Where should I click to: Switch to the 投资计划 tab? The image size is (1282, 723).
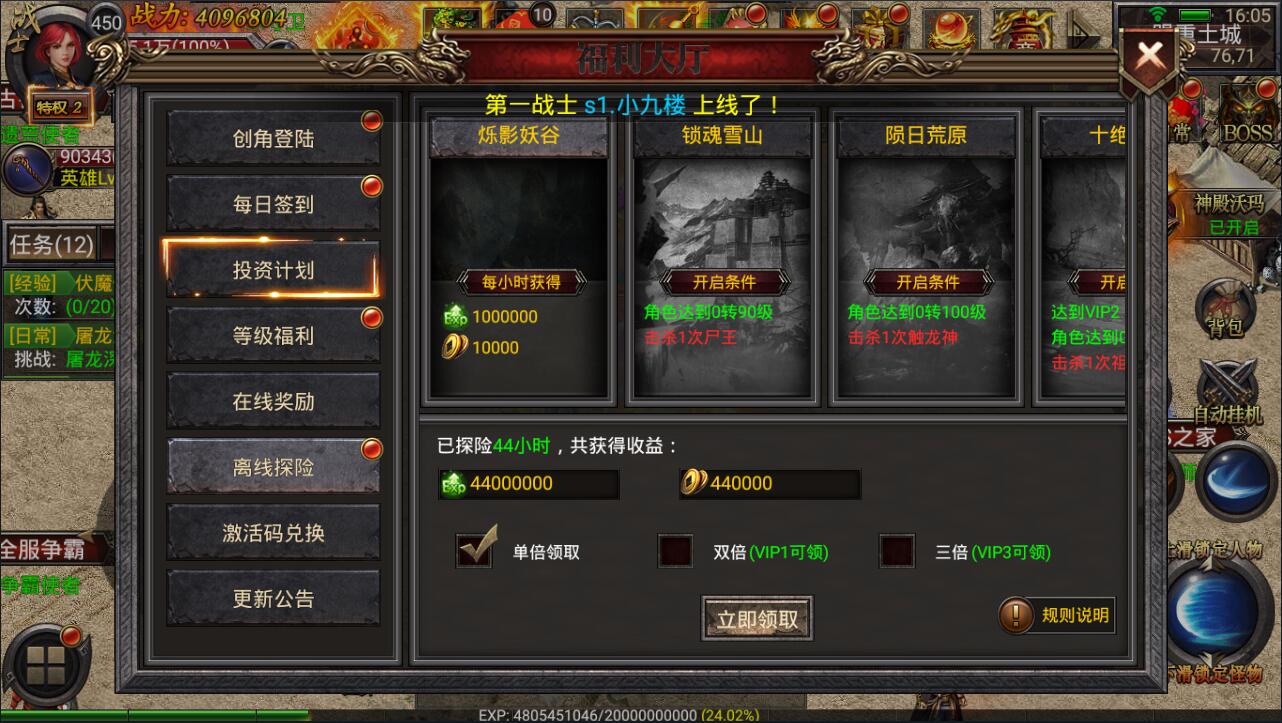272,268
